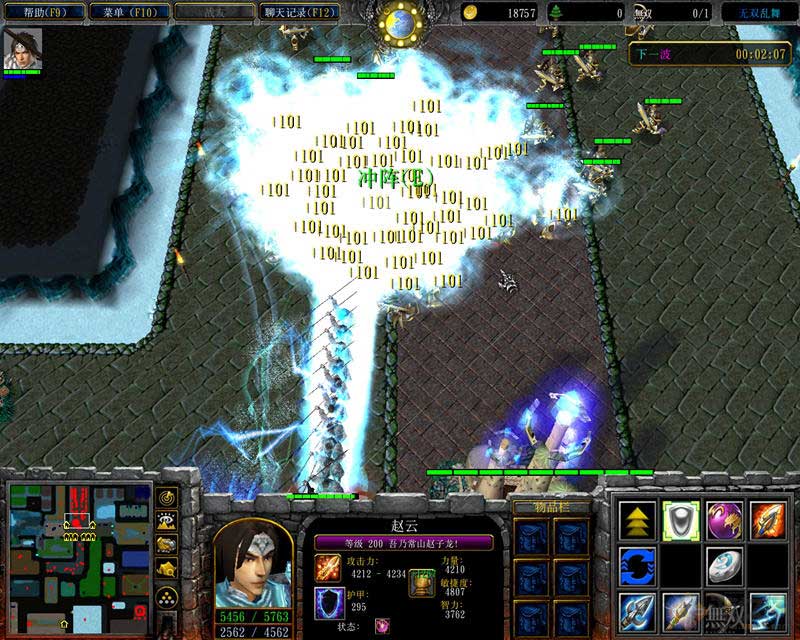Click the formation toggle button beside the minimap
Screen dimensions: 800x640
click(x=167, y=597)
